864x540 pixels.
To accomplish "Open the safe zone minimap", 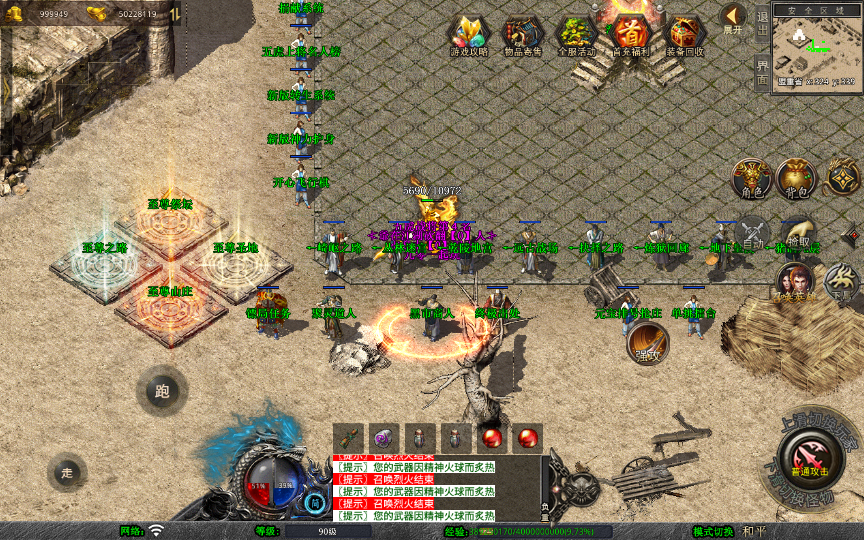I will click(x=817, y=47).
